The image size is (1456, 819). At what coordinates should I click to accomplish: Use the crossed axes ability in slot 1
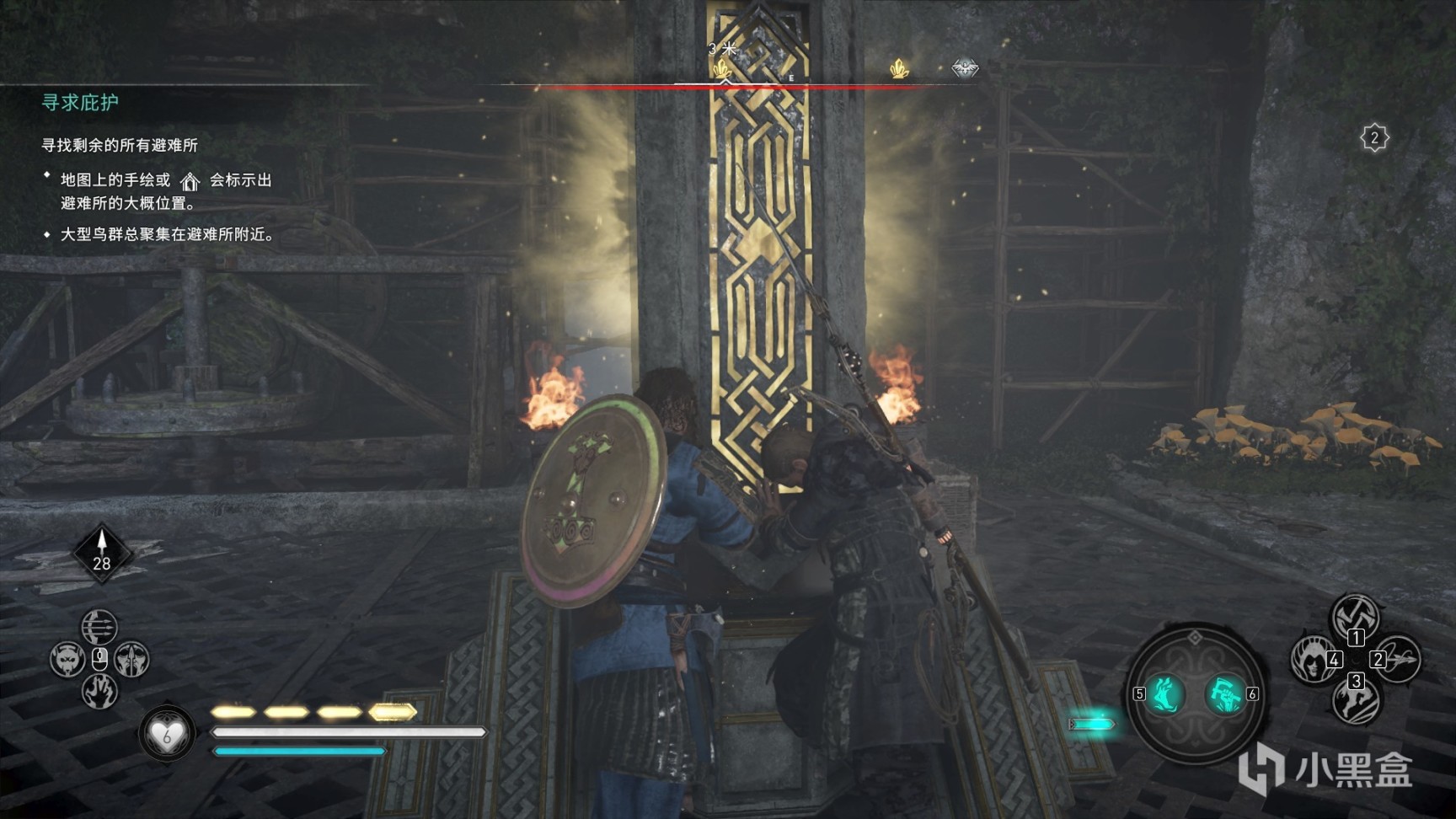pos(1355,618)
